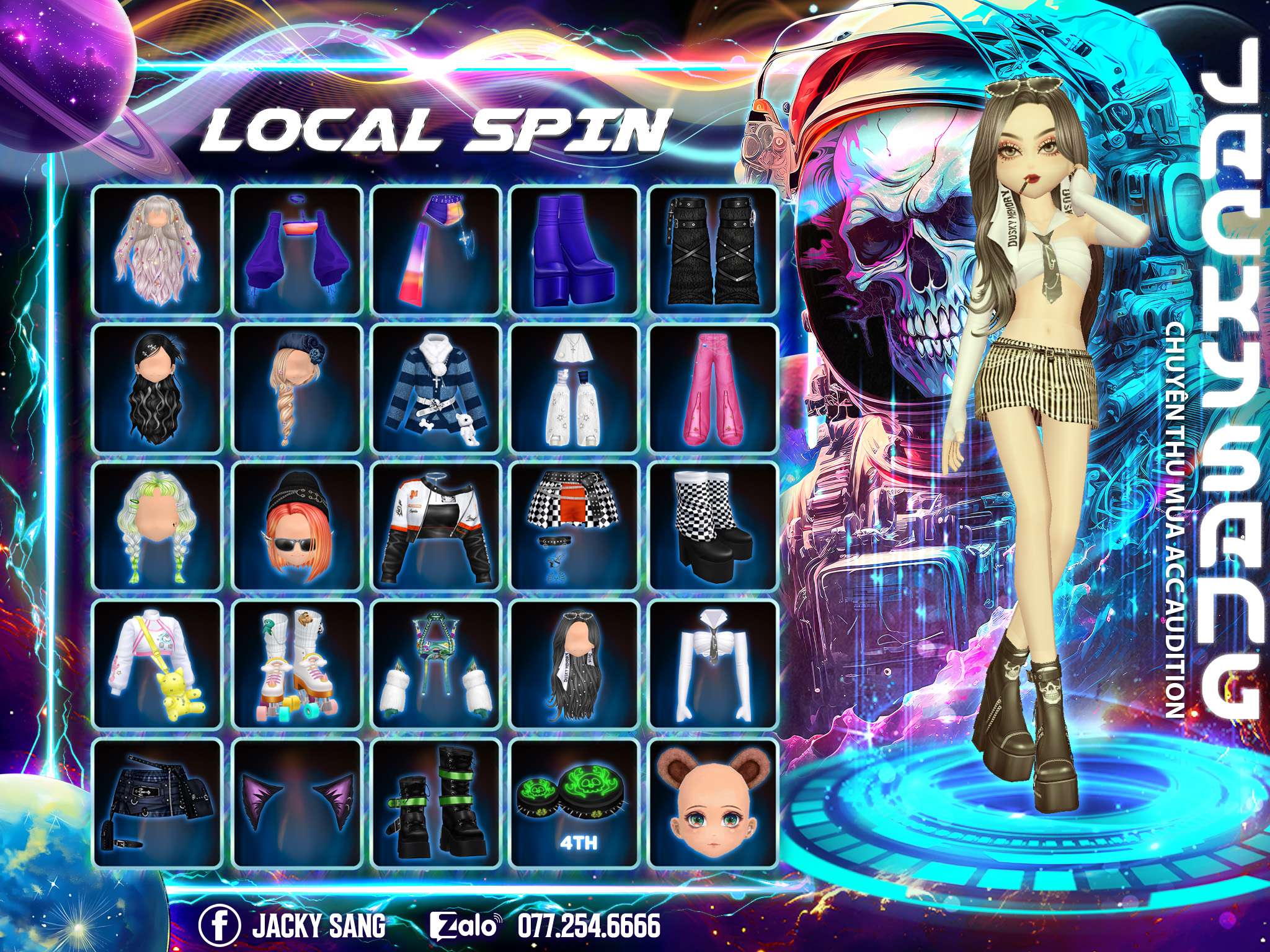Choose the green skull 4TH item
The height and width of the screenshot is (952, 1270).
(574, 803)
